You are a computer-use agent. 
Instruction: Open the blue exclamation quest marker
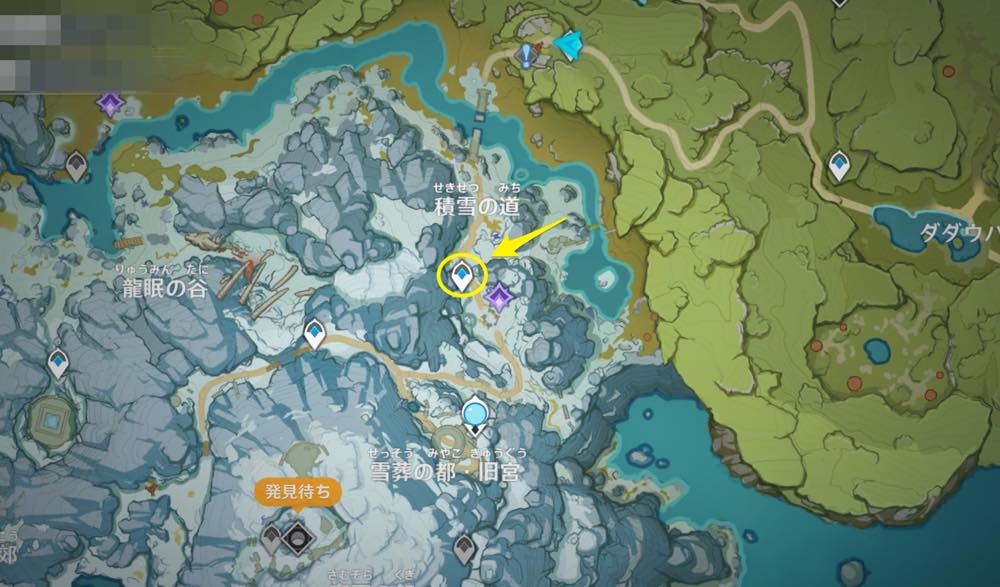[x=526, y=54]
